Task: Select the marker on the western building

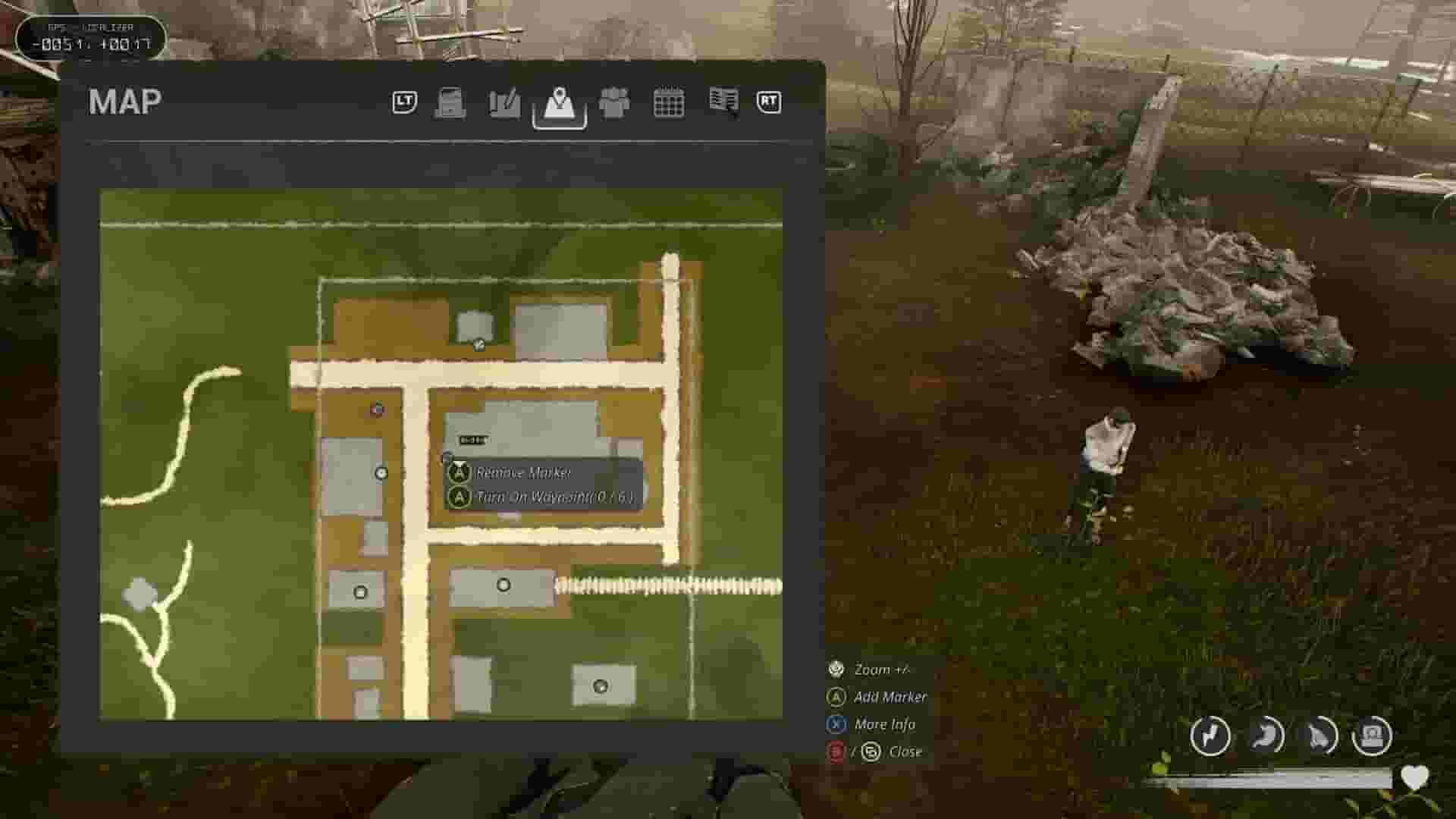Action: tap(380, 472)
